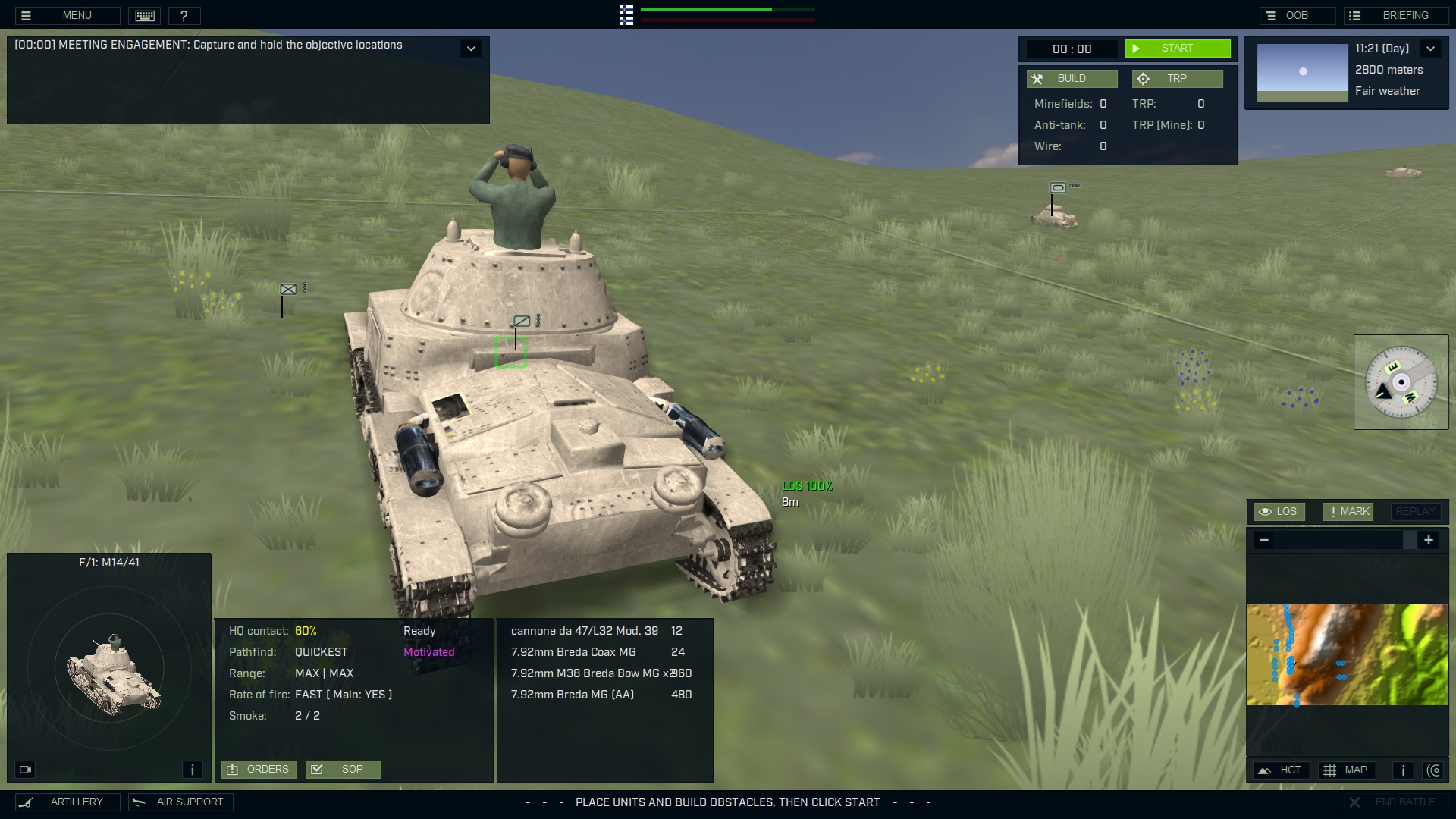Show the keyboard shortcuts icon
1456x819 pixels.
point(145,15)
